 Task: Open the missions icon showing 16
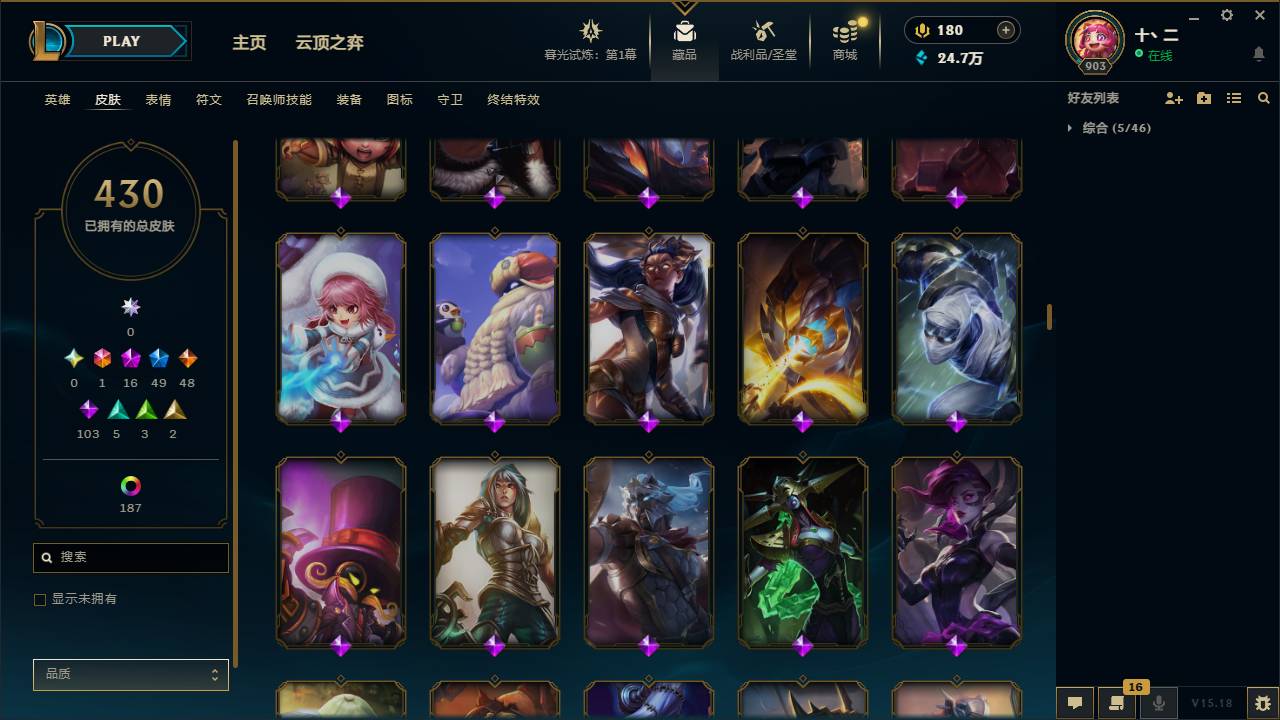(1117, 703)
